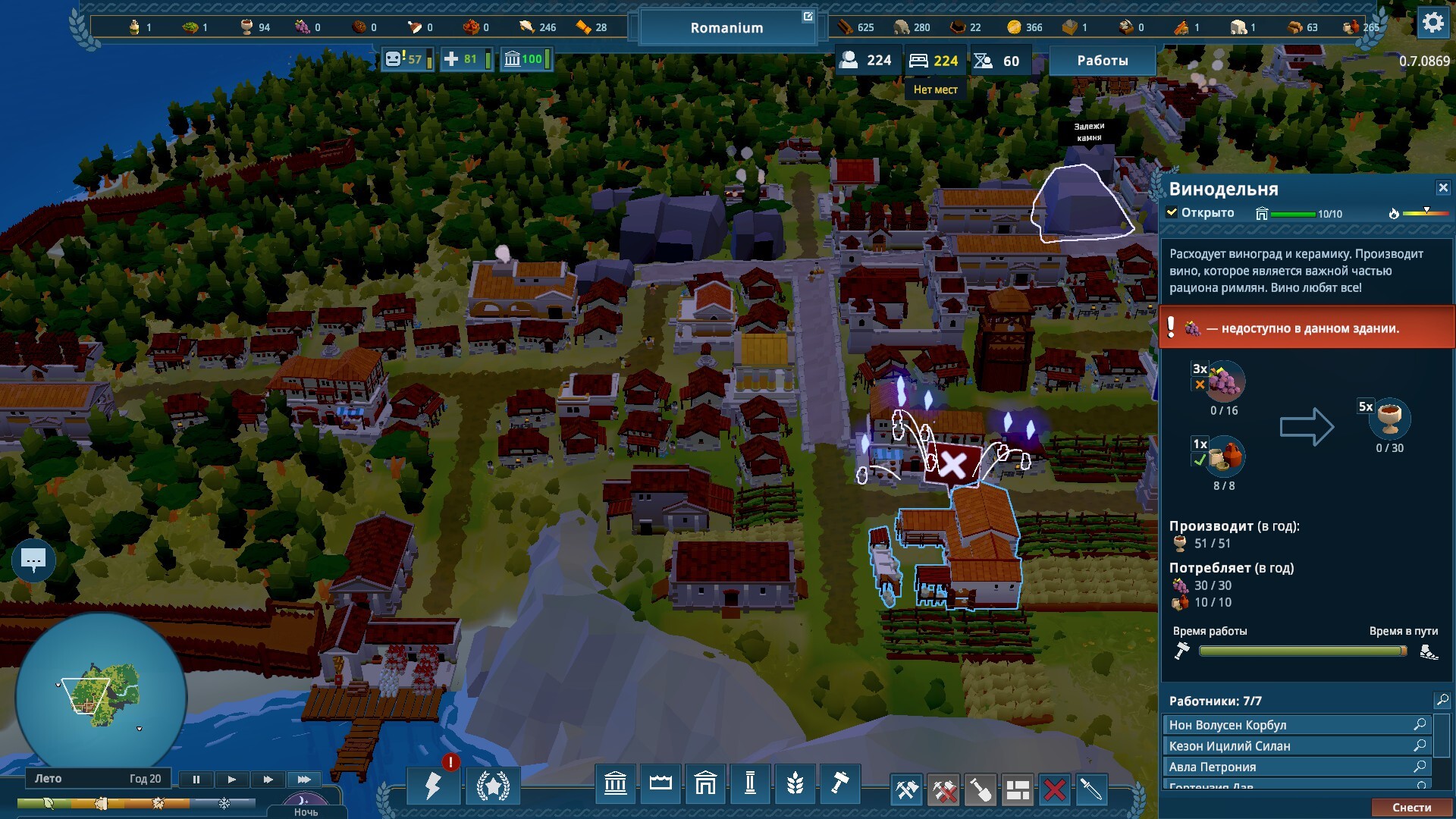Locate worker Кезон Ицилий Силан with magnifier
The width and height of the screenshot is (1456, 819).
[x=1420, y=745]
